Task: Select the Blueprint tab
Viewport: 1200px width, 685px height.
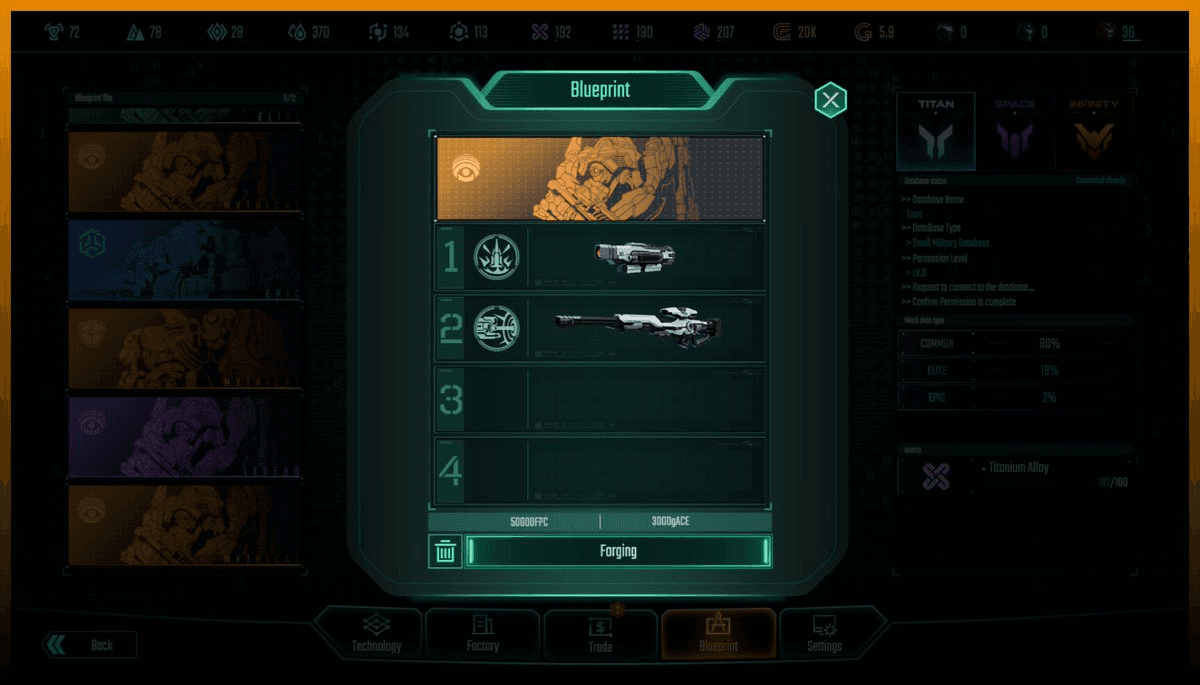Action: 718,634
